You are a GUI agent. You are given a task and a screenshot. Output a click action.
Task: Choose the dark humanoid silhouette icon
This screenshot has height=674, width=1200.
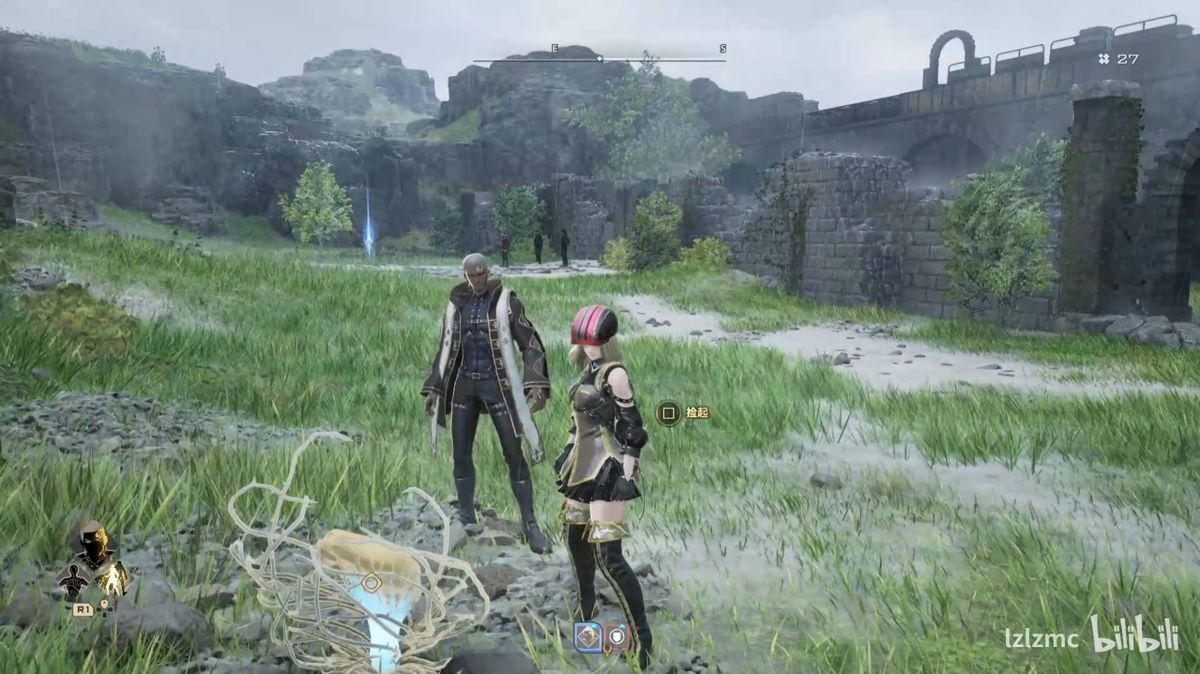pos(73,580)
